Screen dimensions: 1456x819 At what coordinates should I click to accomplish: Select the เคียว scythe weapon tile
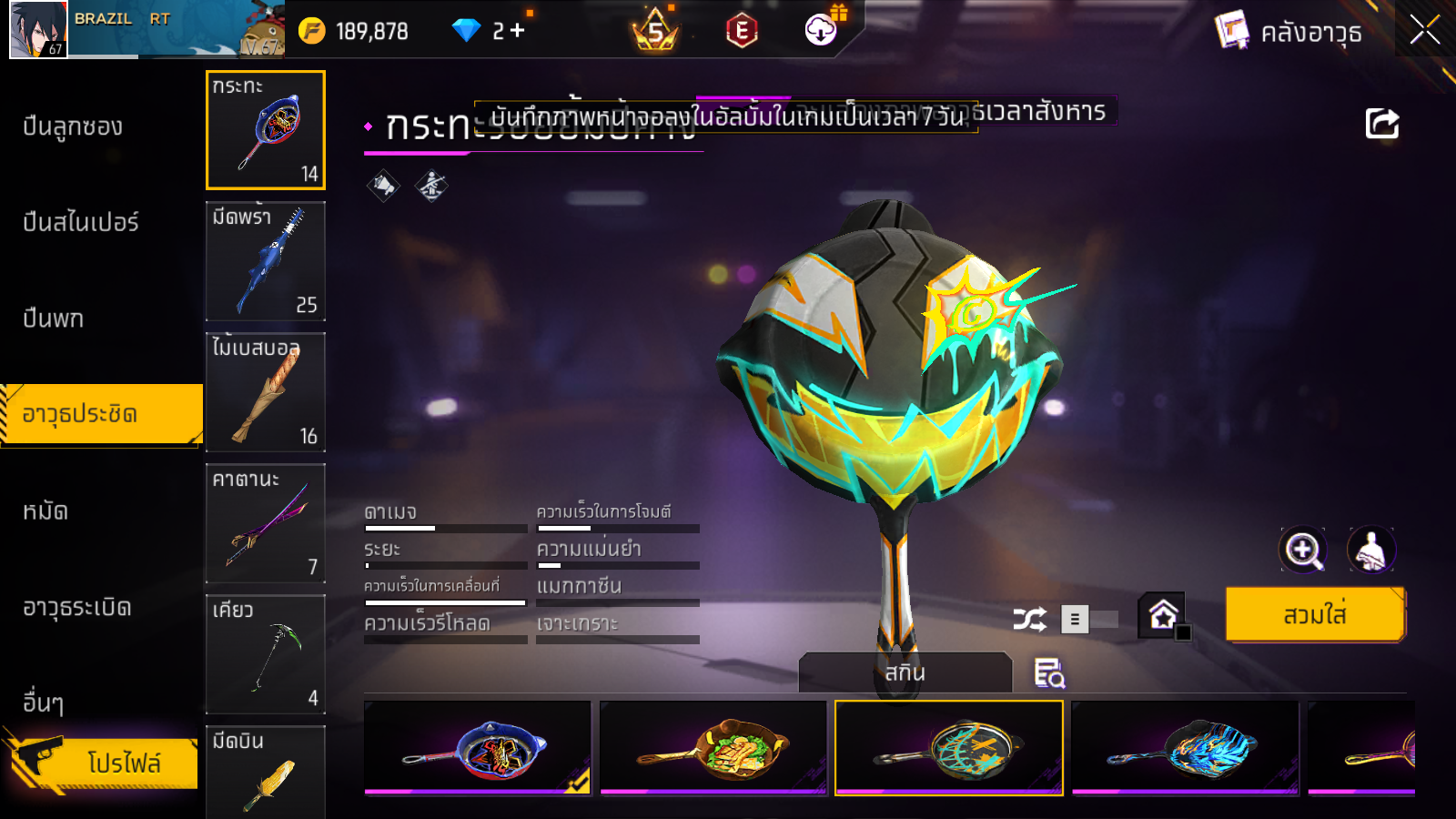click(266, 654)
